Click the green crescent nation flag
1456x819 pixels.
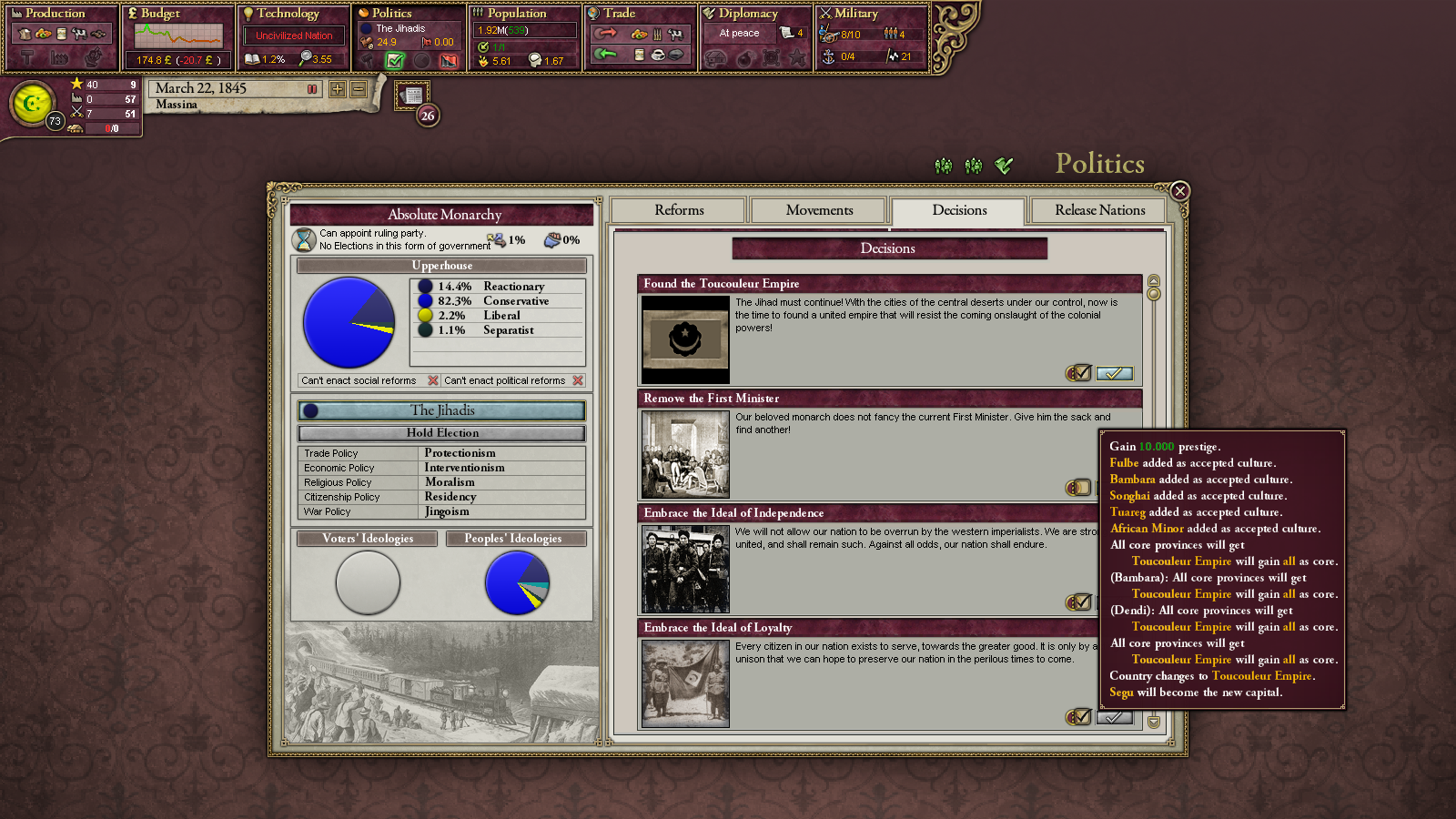coord(33,104)
